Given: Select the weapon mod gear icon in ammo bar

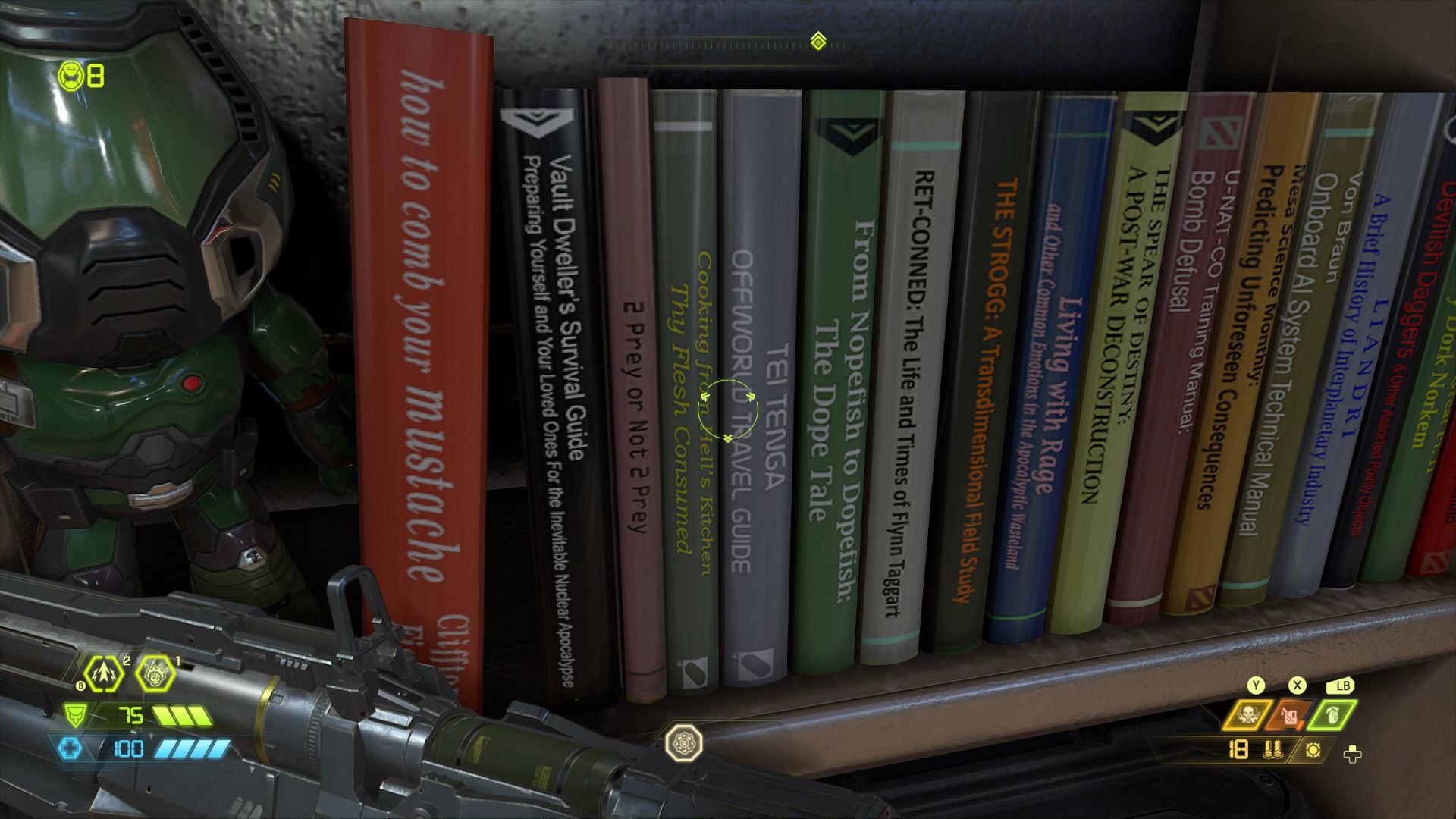Looking at the screenshot, I should 1314,750.
